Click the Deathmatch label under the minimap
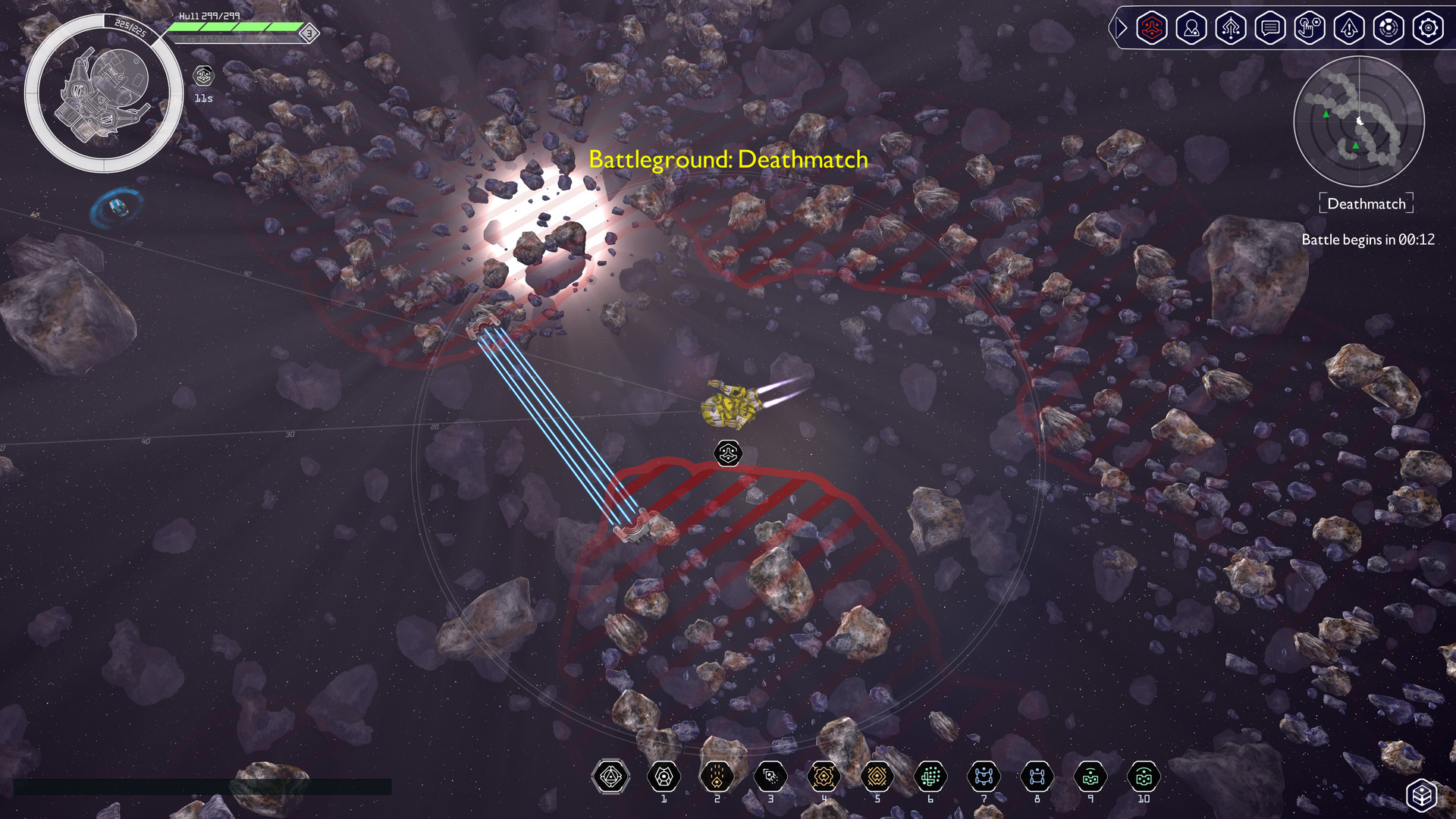This screenshot has height=819, width=1456. (x=1365, y=202)
